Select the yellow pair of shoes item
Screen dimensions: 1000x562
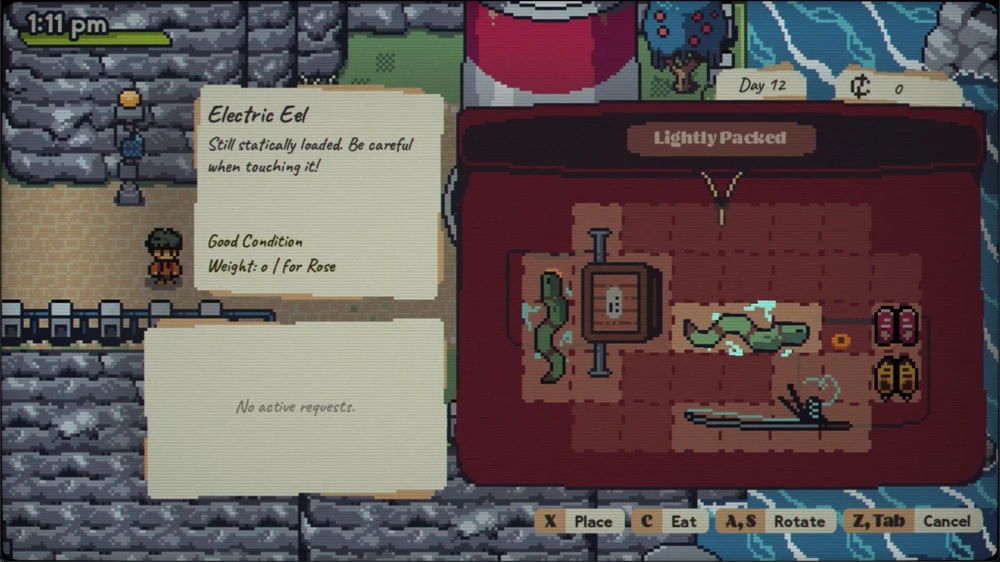point(897,377)
